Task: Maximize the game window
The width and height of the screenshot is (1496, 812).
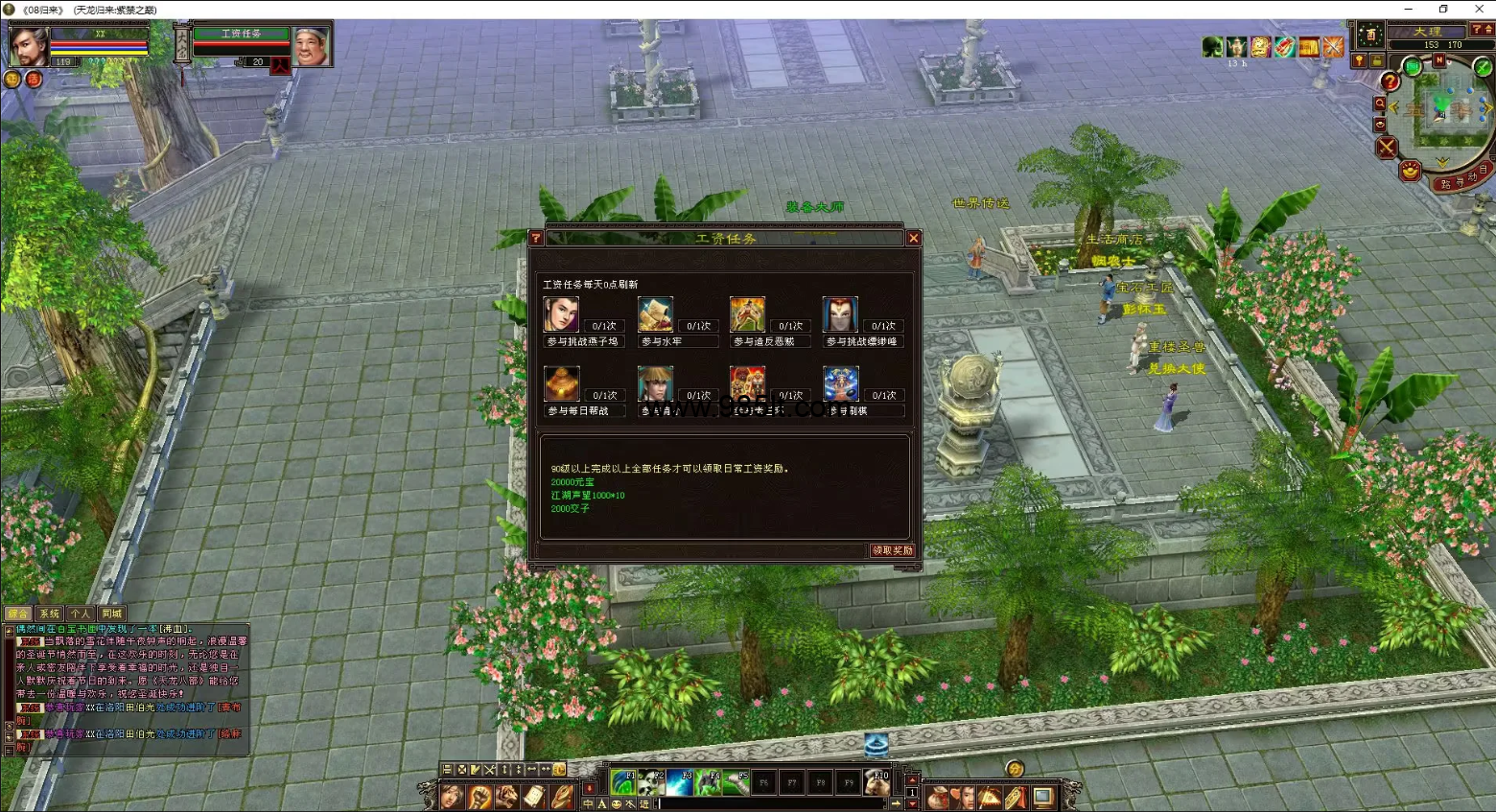Action: coord(1443,9)
